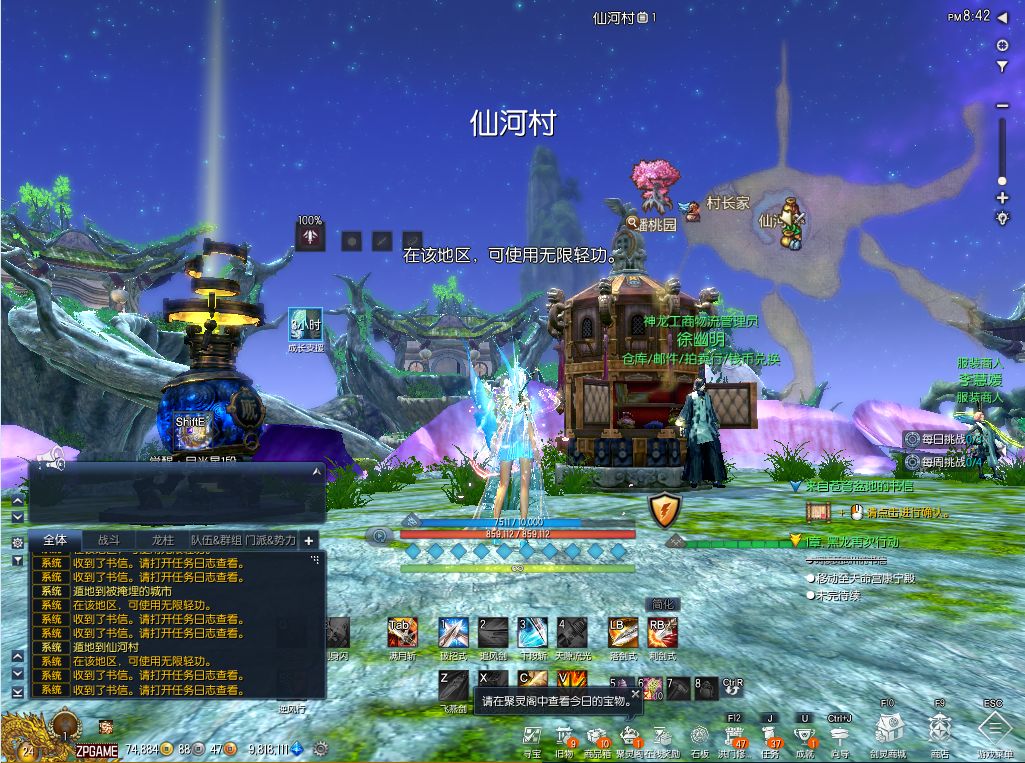Activate the 满月斩 Tab skill
1025x763 pixels.
[x=402, y=633]
